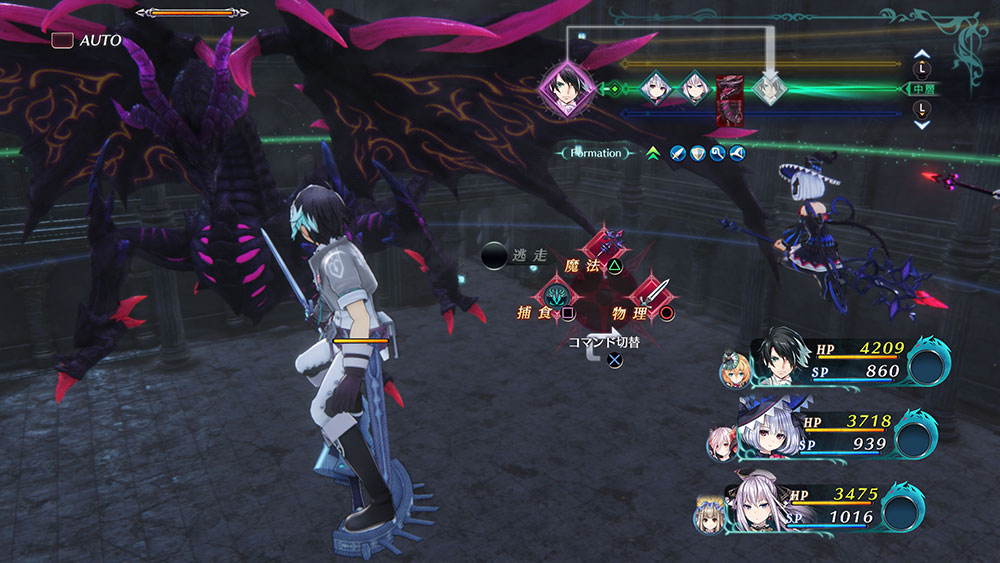This screenshot has height=563, width=1000.
Task: Move up a layer with the top arrow
Action: point(922,57)
